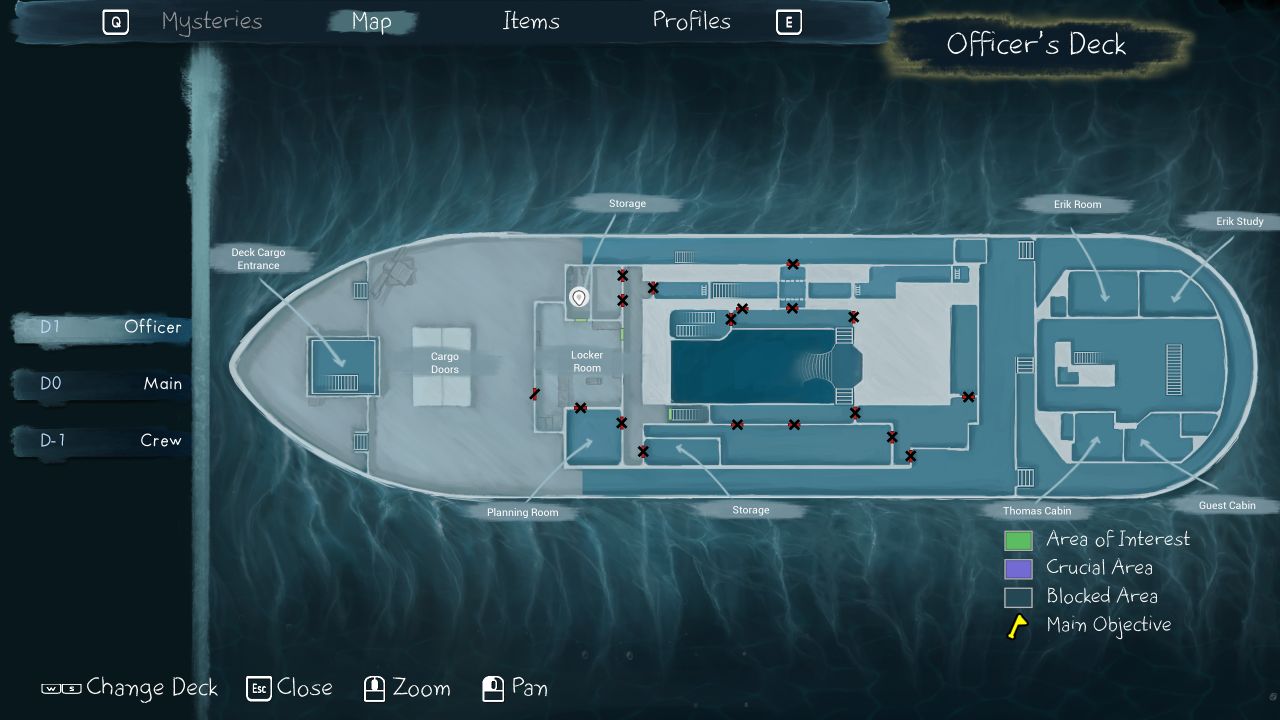Screen dimensions: 1280x720
Task: Click the Planning Room label
Action: [523, 513]
